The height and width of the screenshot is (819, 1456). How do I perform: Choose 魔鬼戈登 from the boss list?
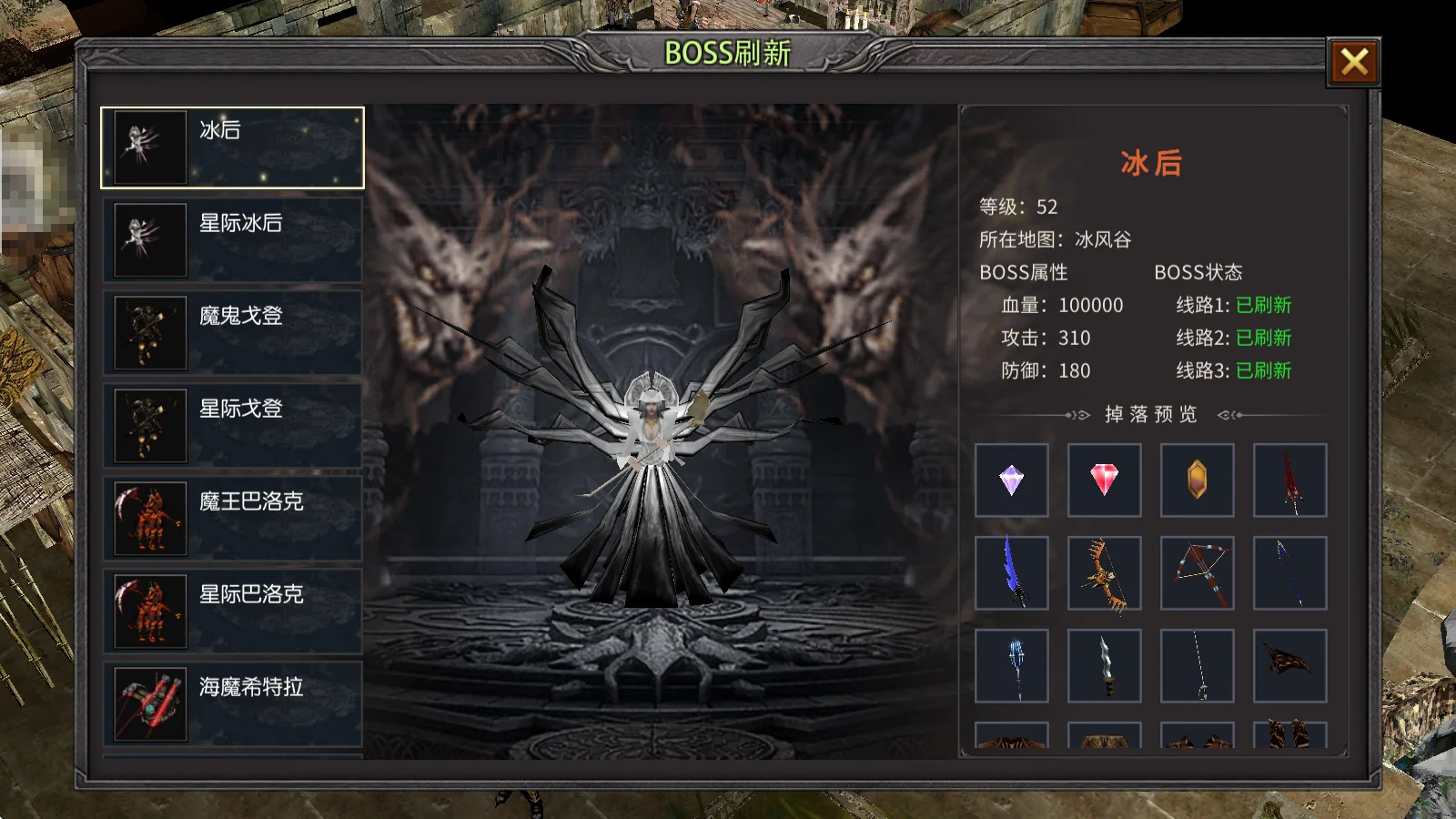pyautogui.click(x=232, y=332)
